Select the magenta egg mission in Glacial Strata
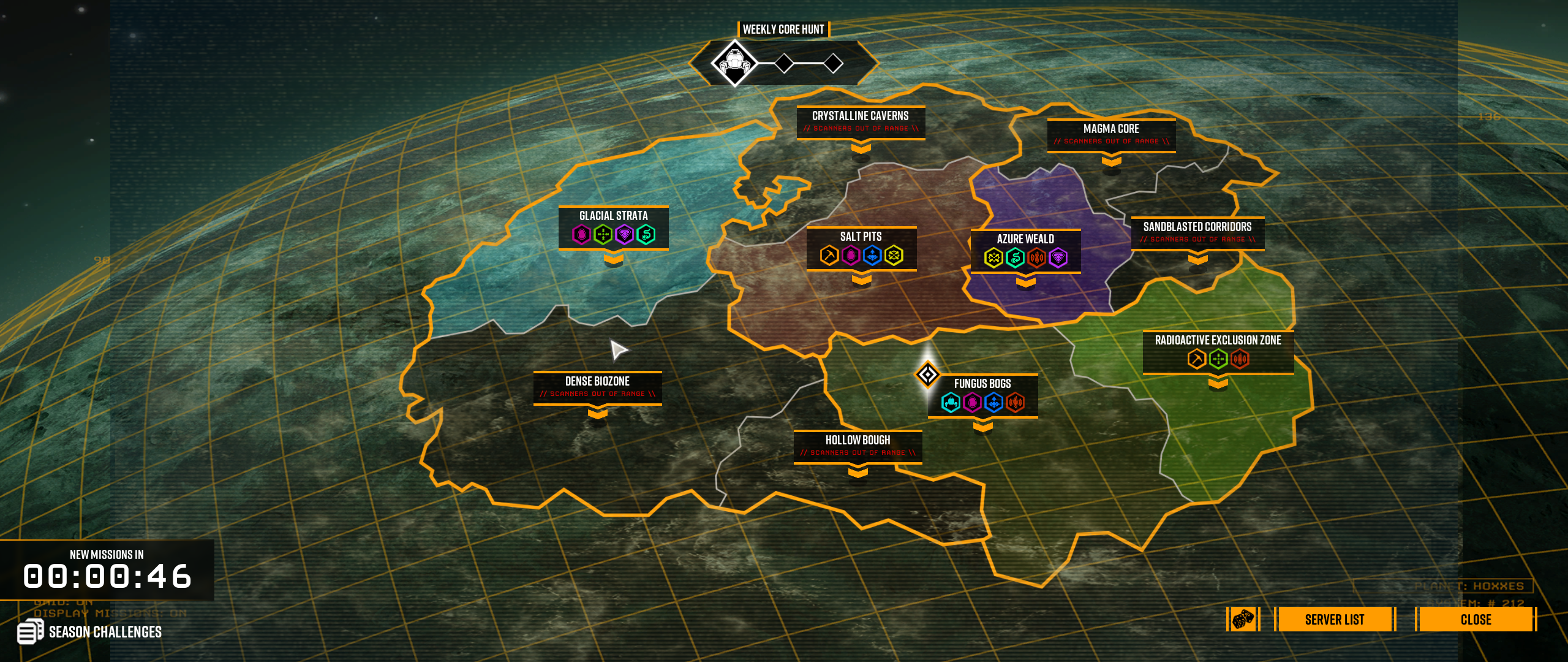This screenshot has height=662, width=1568. pos(581,234)
